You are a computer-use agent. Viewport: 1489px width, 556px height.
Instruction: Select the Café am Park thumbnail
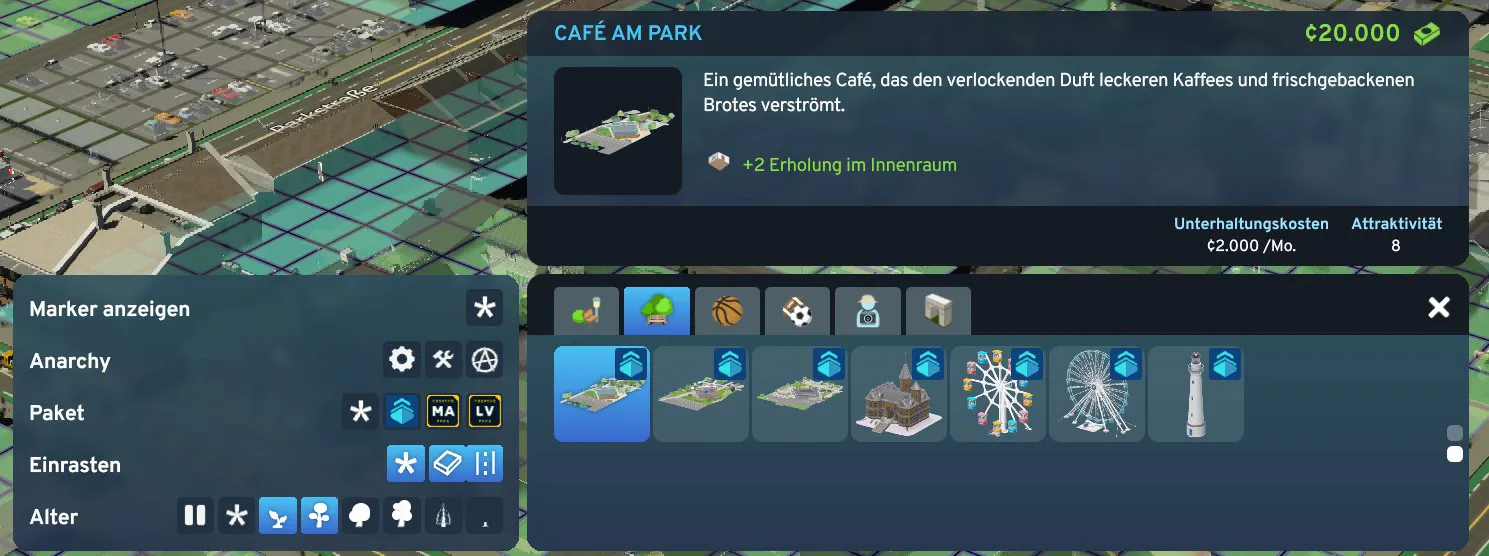click(601, 394)
